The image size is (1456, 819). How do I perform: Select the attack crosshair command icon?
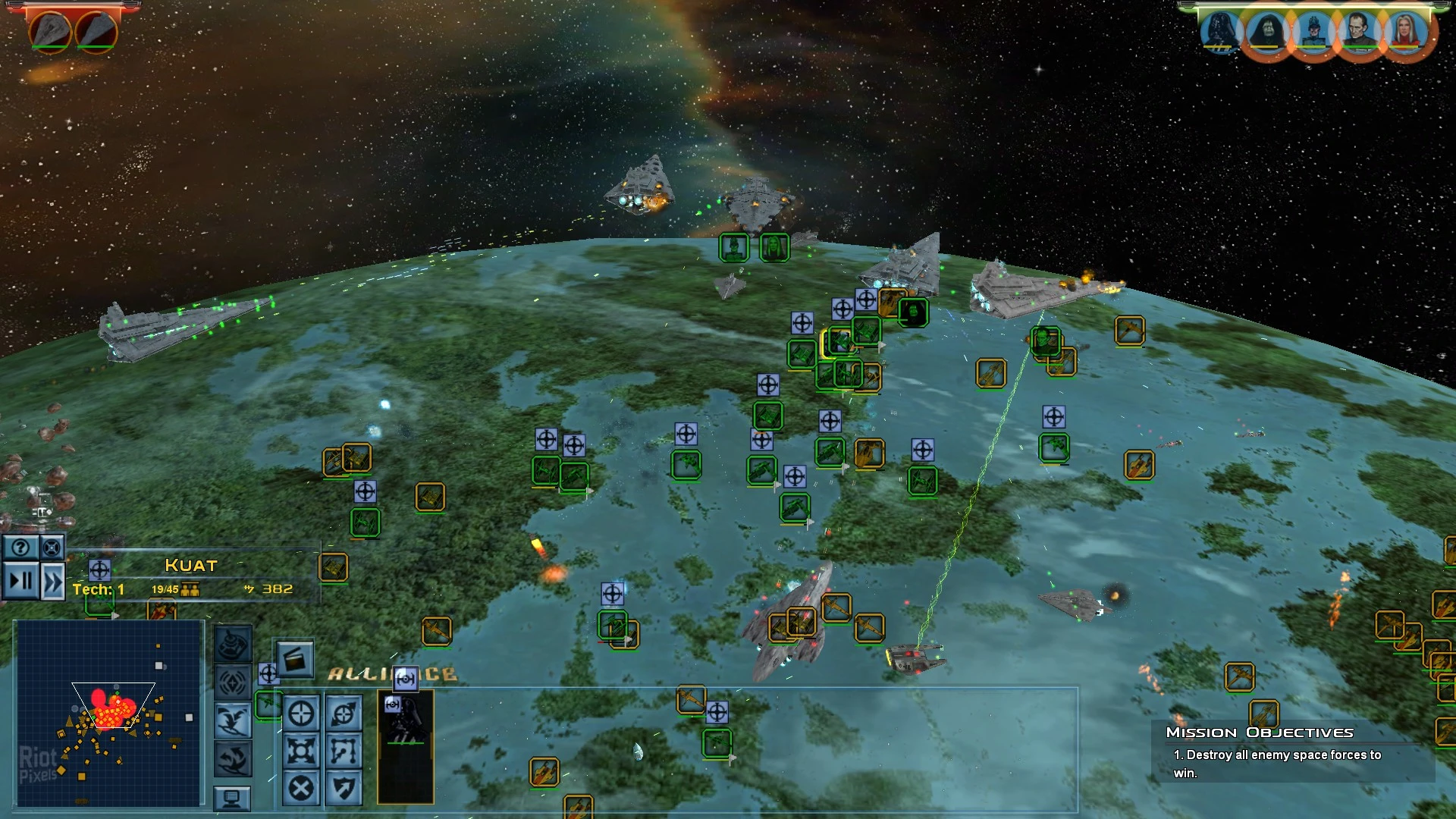(302, 714)
